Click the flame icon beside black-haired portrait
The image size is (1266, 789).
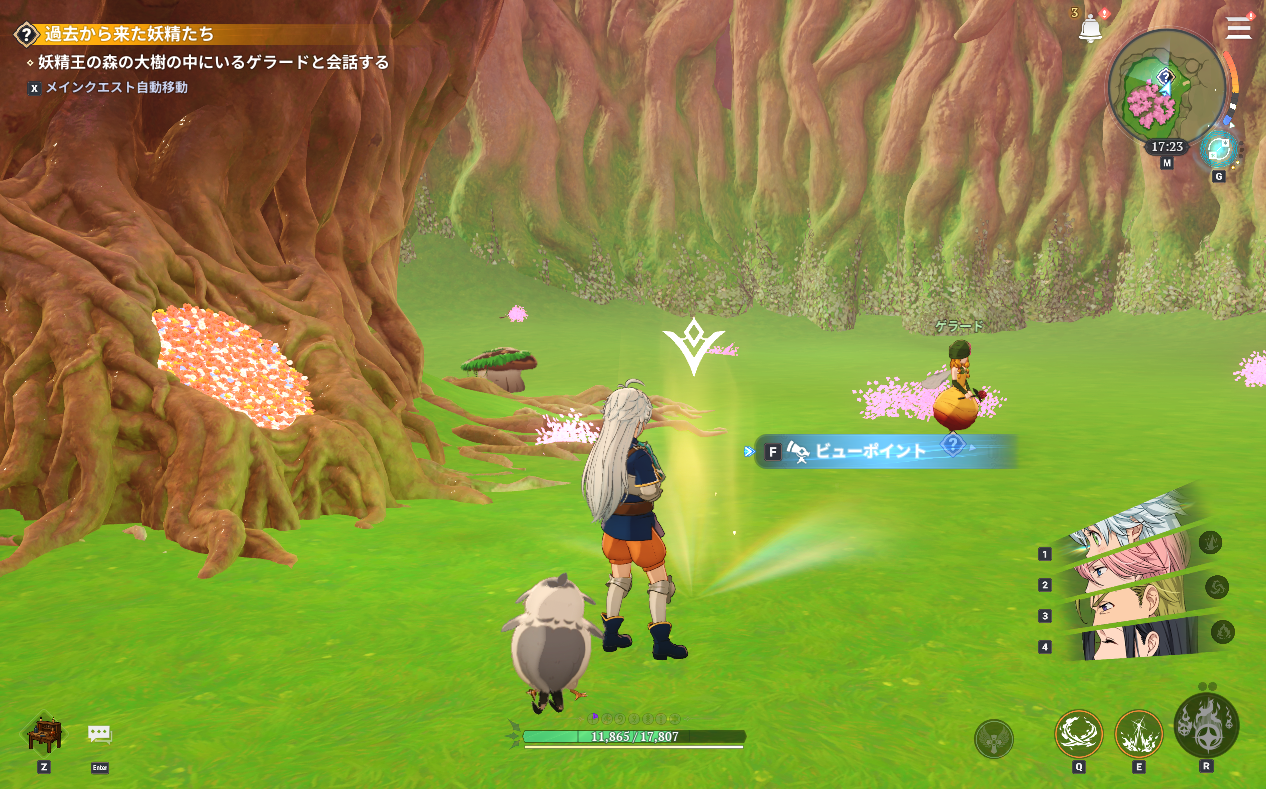click(1222, 632)
